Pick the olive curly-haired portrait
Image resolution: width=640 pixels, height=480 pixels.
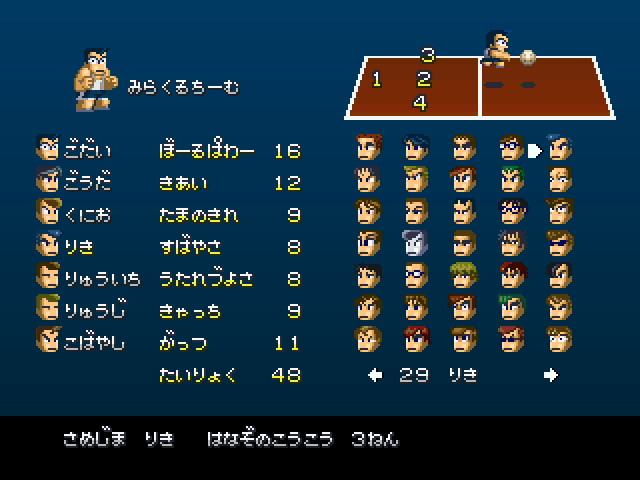[462, 274]
